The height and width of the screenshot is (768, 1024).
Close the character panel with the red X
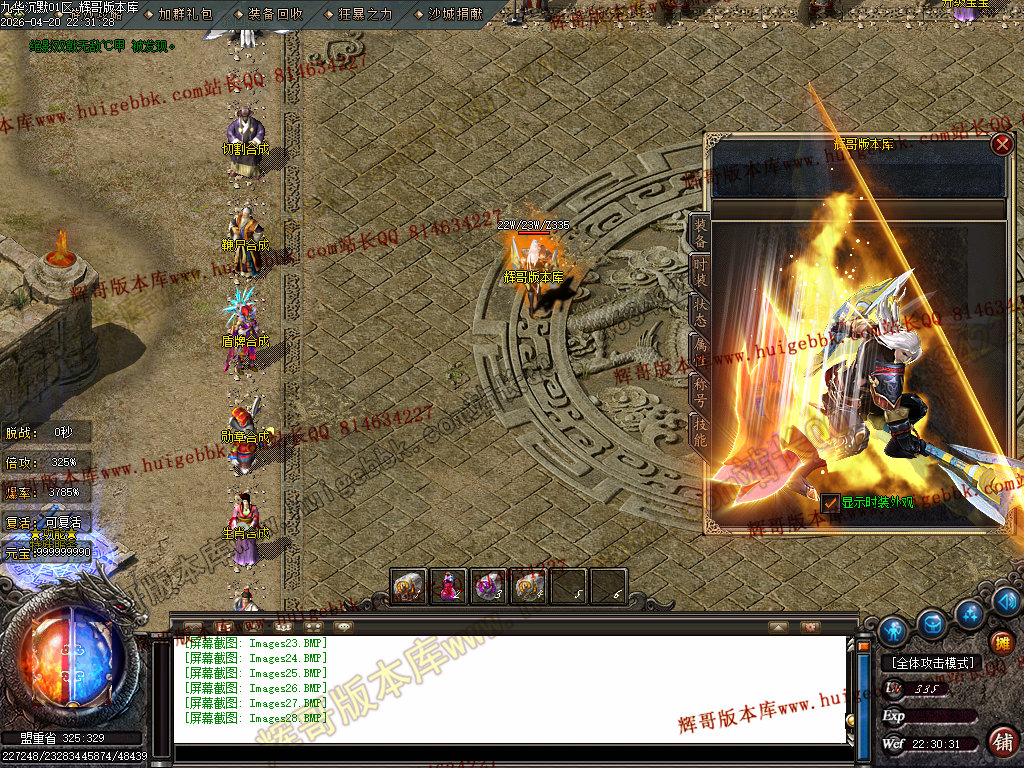pos(1001,144)
